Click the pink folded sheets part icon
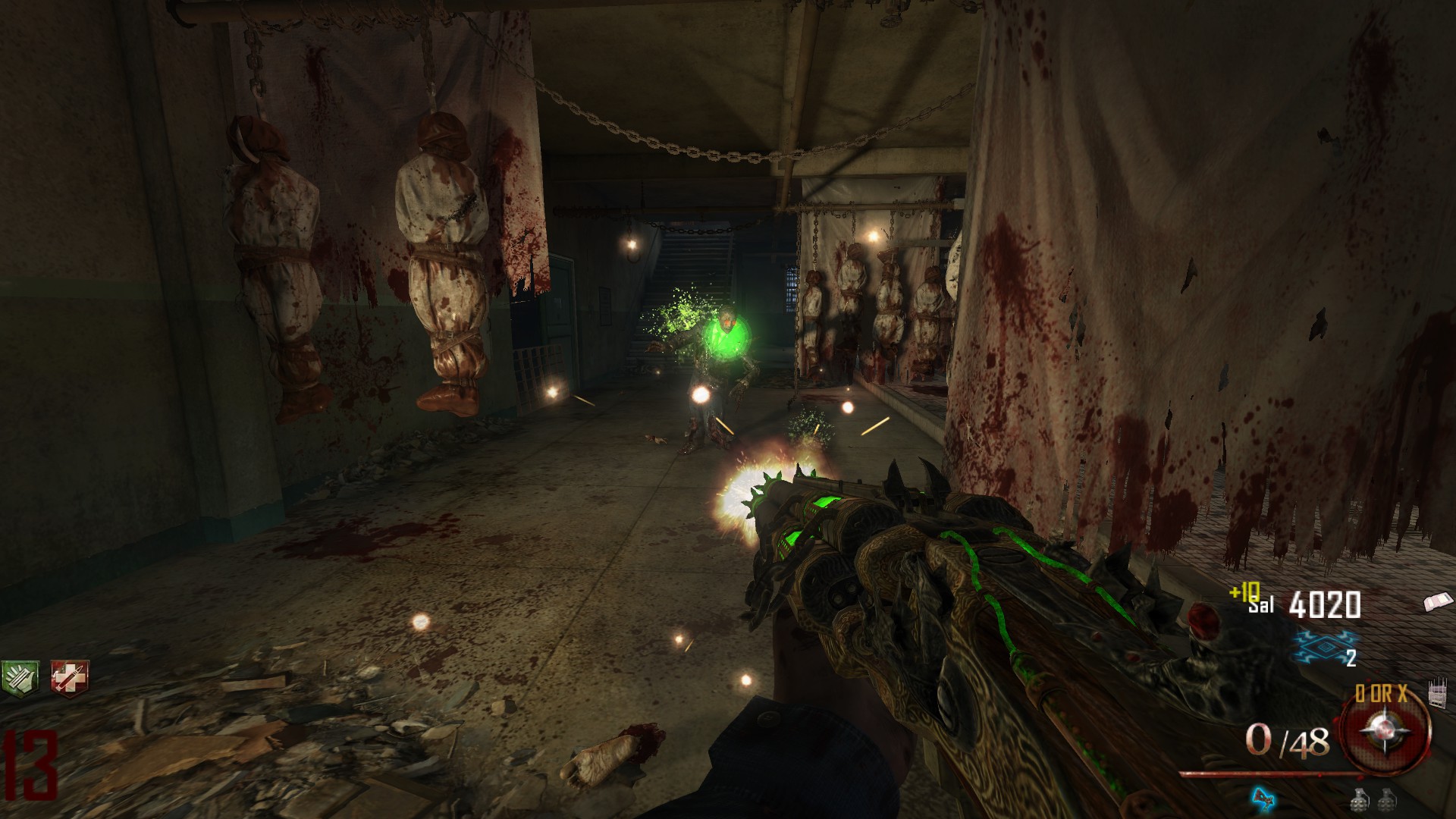This screenshot has height=819, width=1456. (1439, 602)
